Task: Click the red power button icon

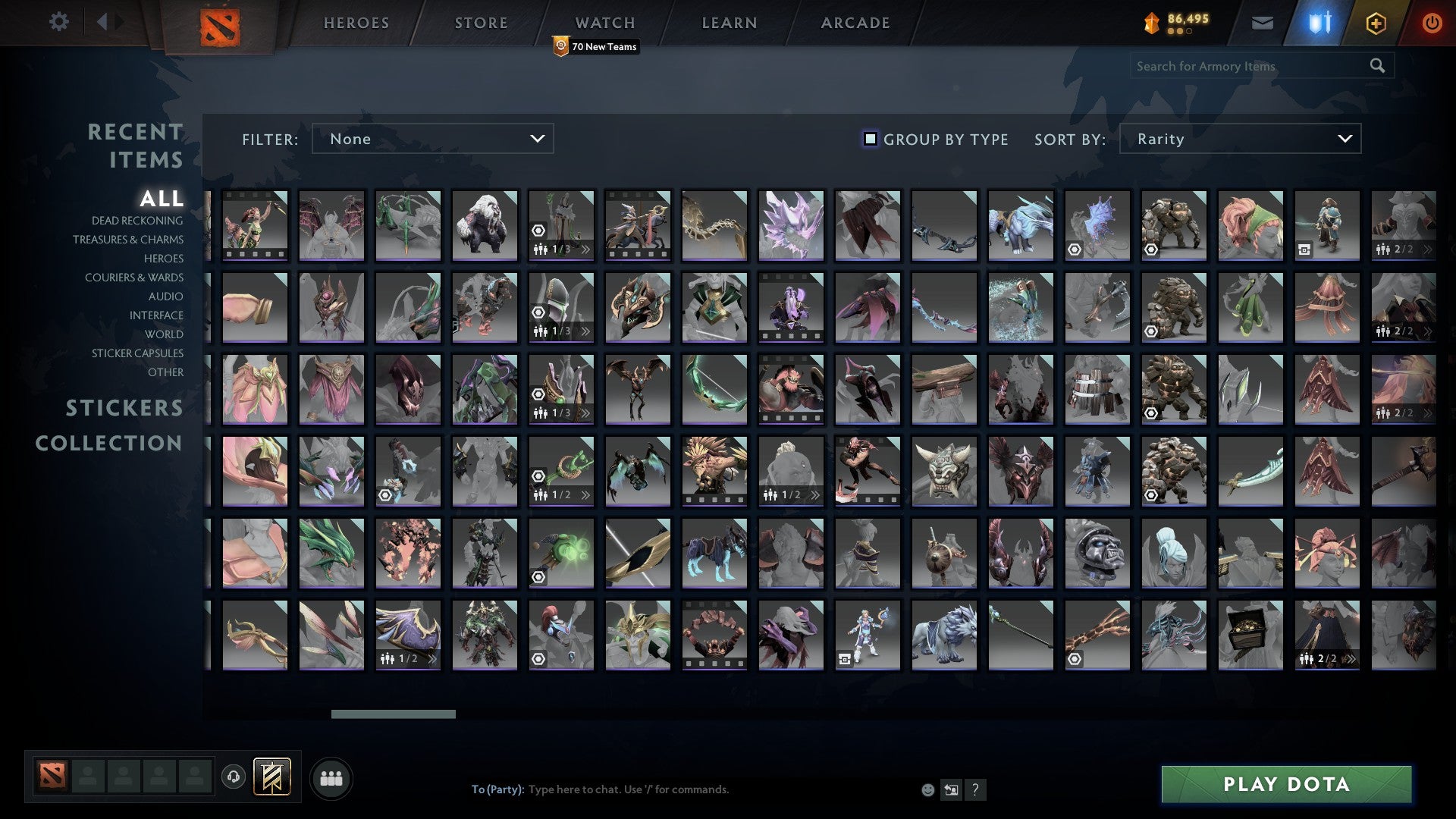Action: click(1432, 23)
